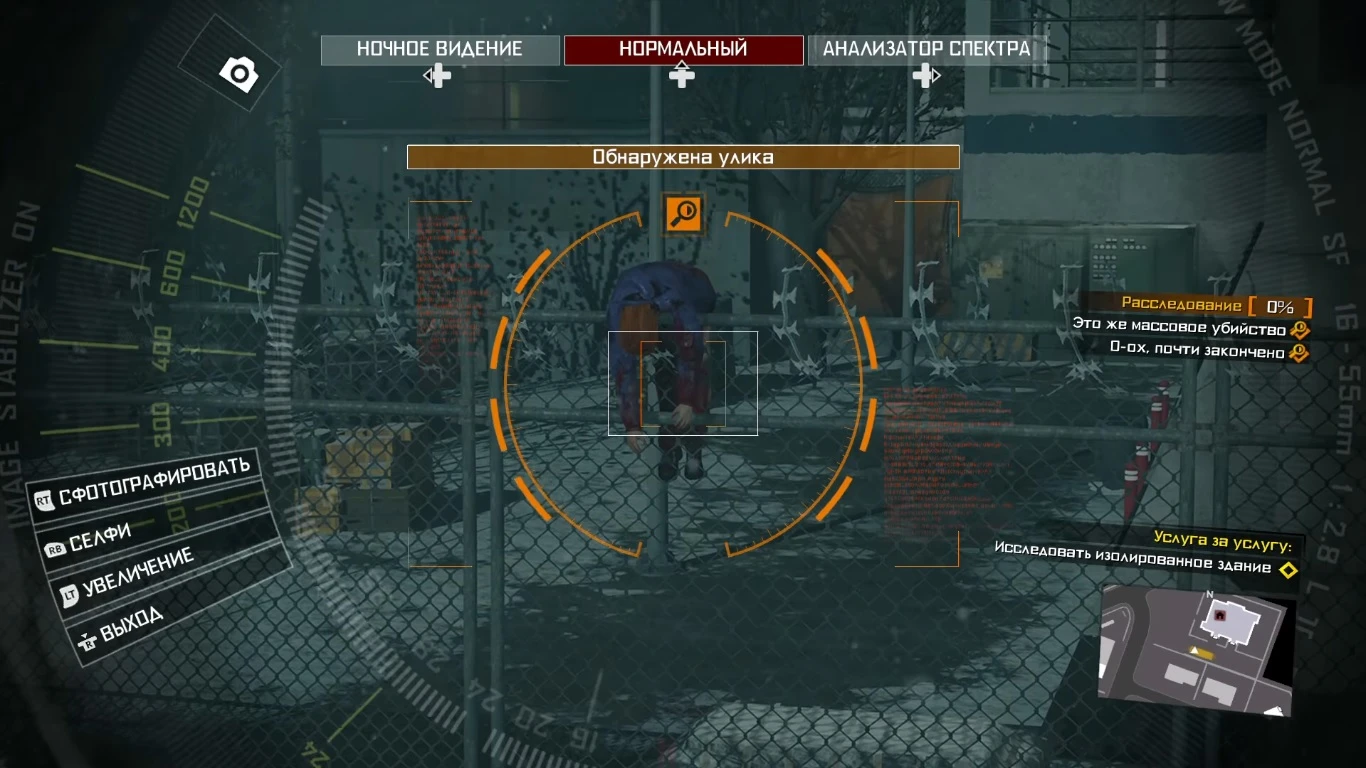1366x768 pixels.
Task: Select the АНАЛИЗАТОР СПЕКТРА mode tab
Action: 926,49
